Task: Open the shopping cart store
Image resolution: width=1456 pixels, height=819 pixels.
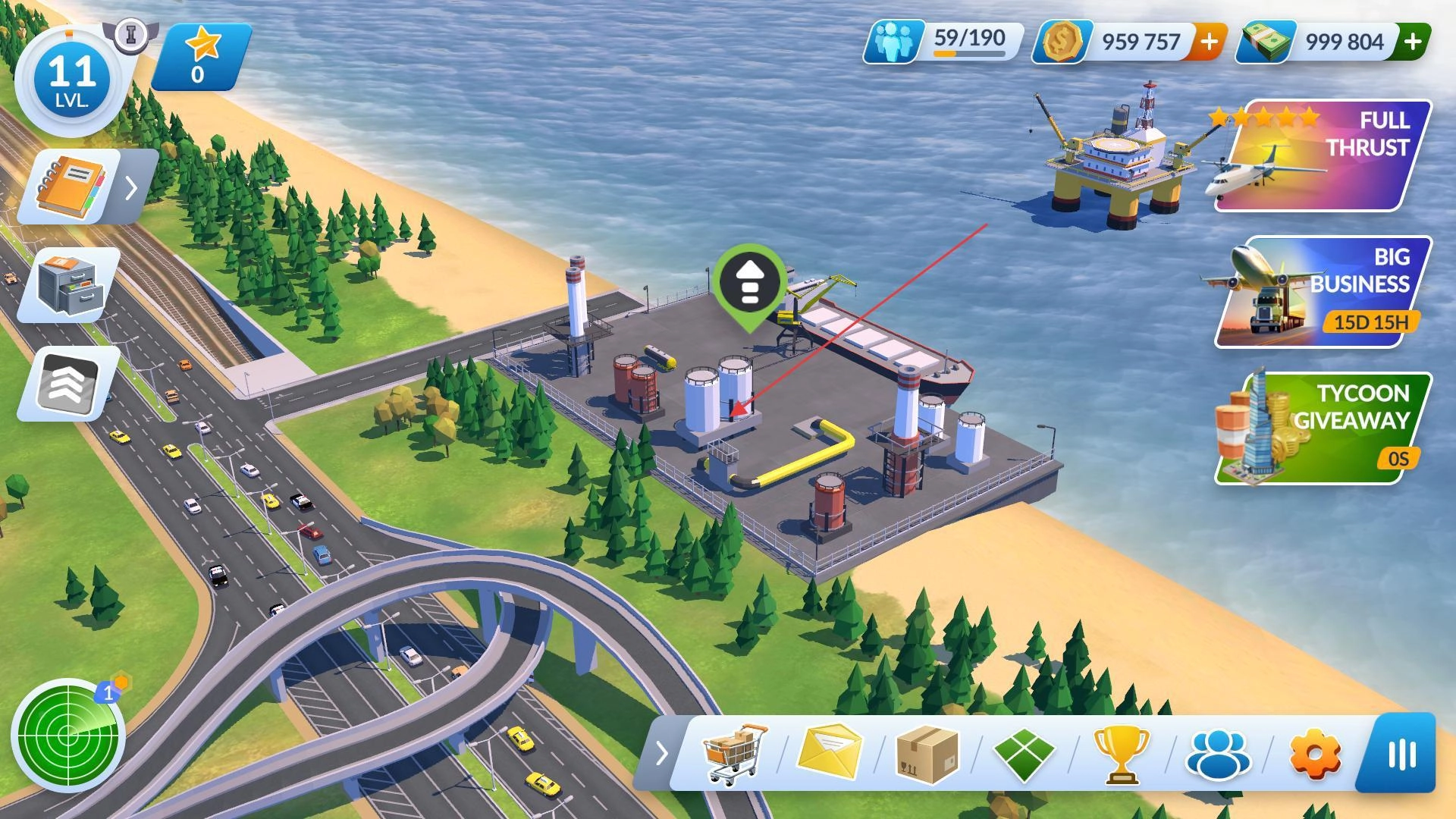Action: point(734,753)
